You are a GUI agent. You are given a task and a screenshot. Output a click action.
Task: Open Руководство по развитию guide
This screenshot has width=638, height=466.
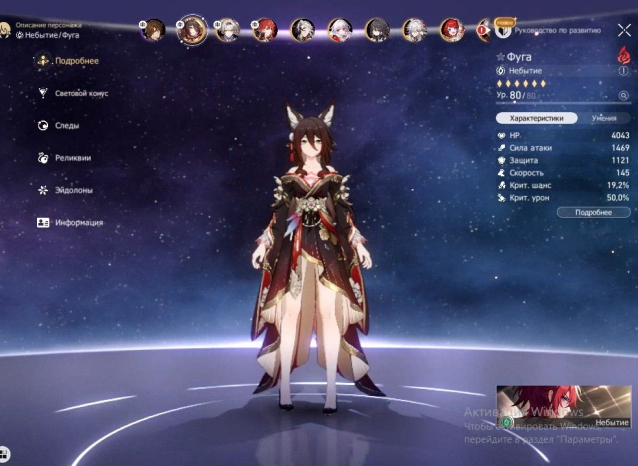tap(556, 31)
